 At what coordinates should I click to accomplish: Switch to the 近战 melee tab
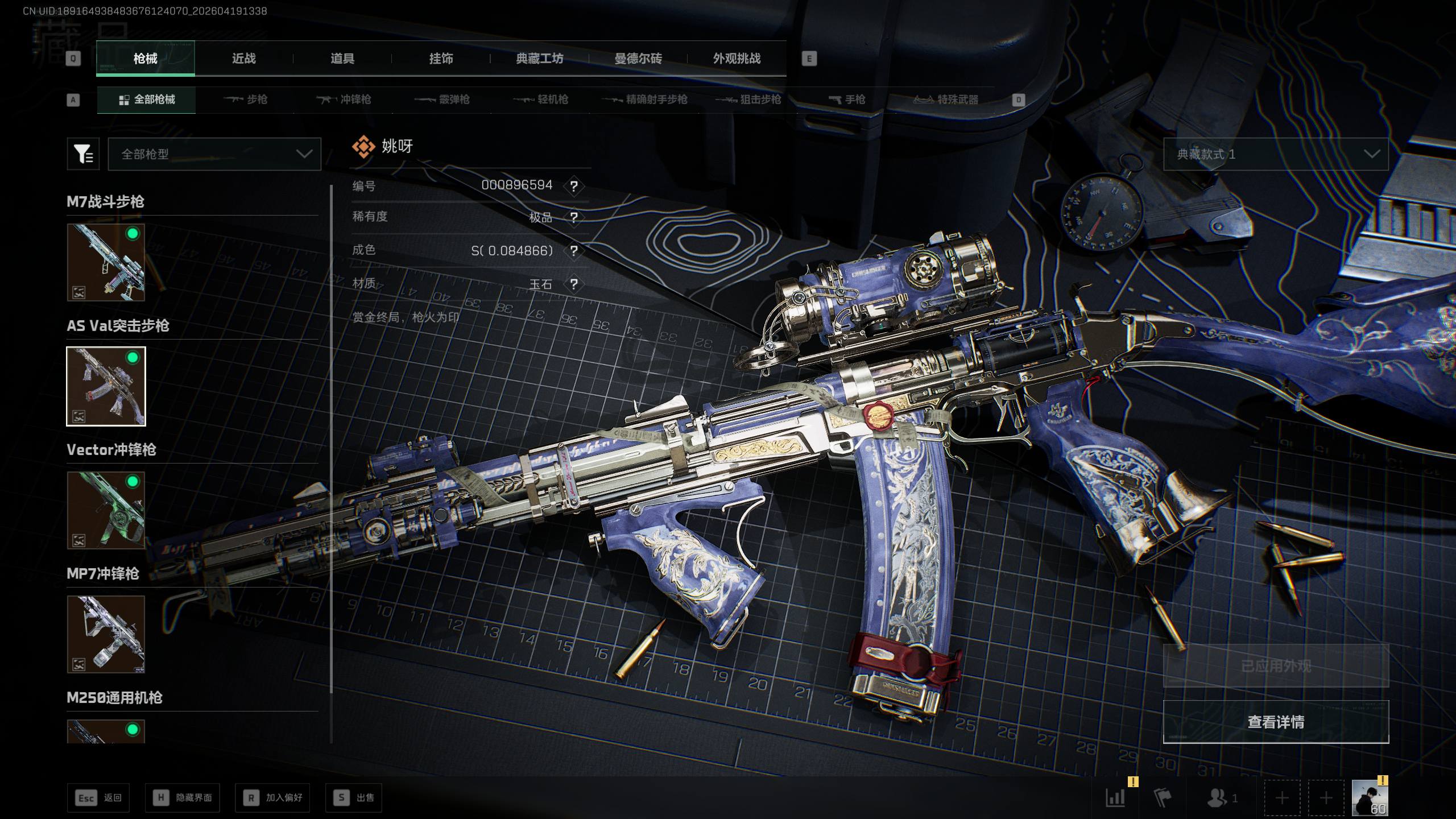[244, 59]
